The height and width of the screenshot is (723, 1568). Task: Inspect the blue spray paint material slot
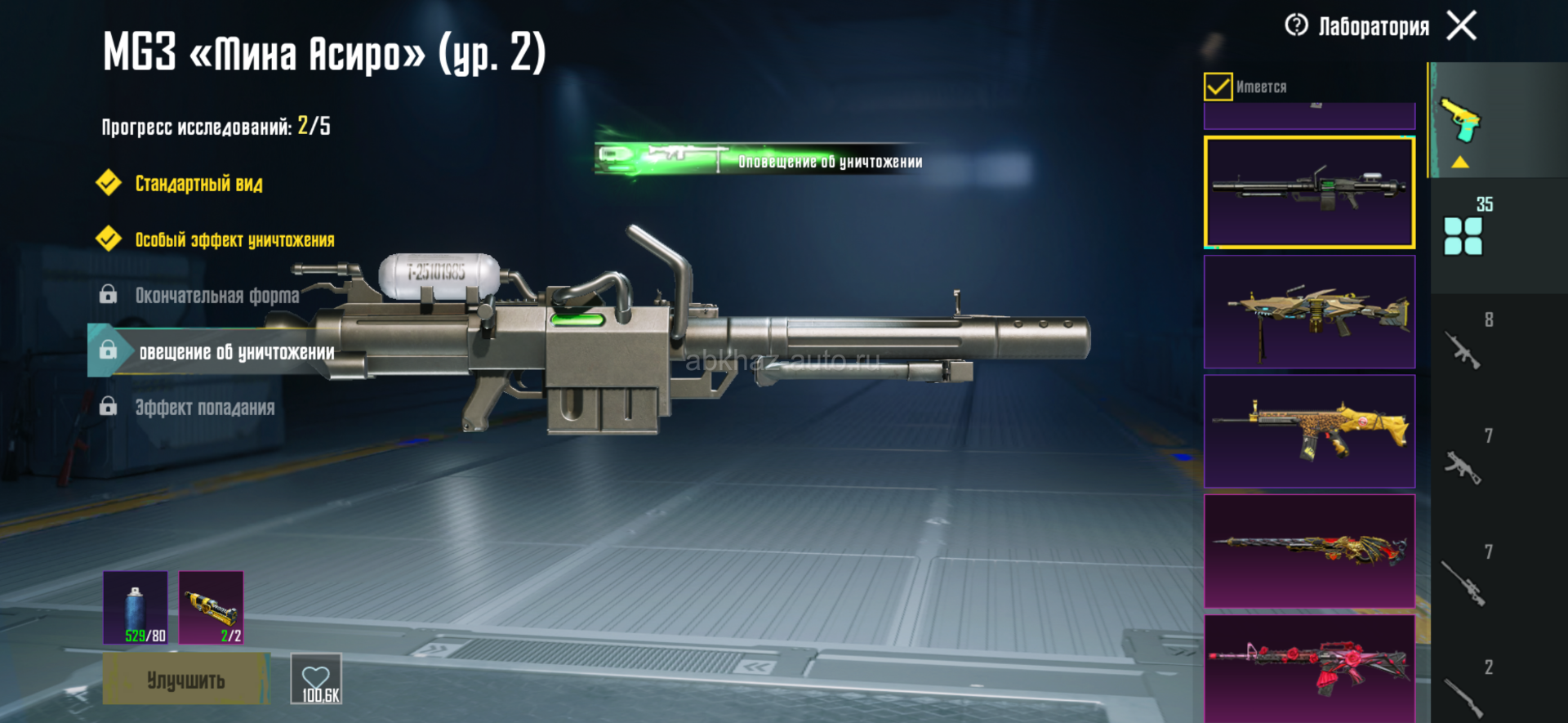136,608
